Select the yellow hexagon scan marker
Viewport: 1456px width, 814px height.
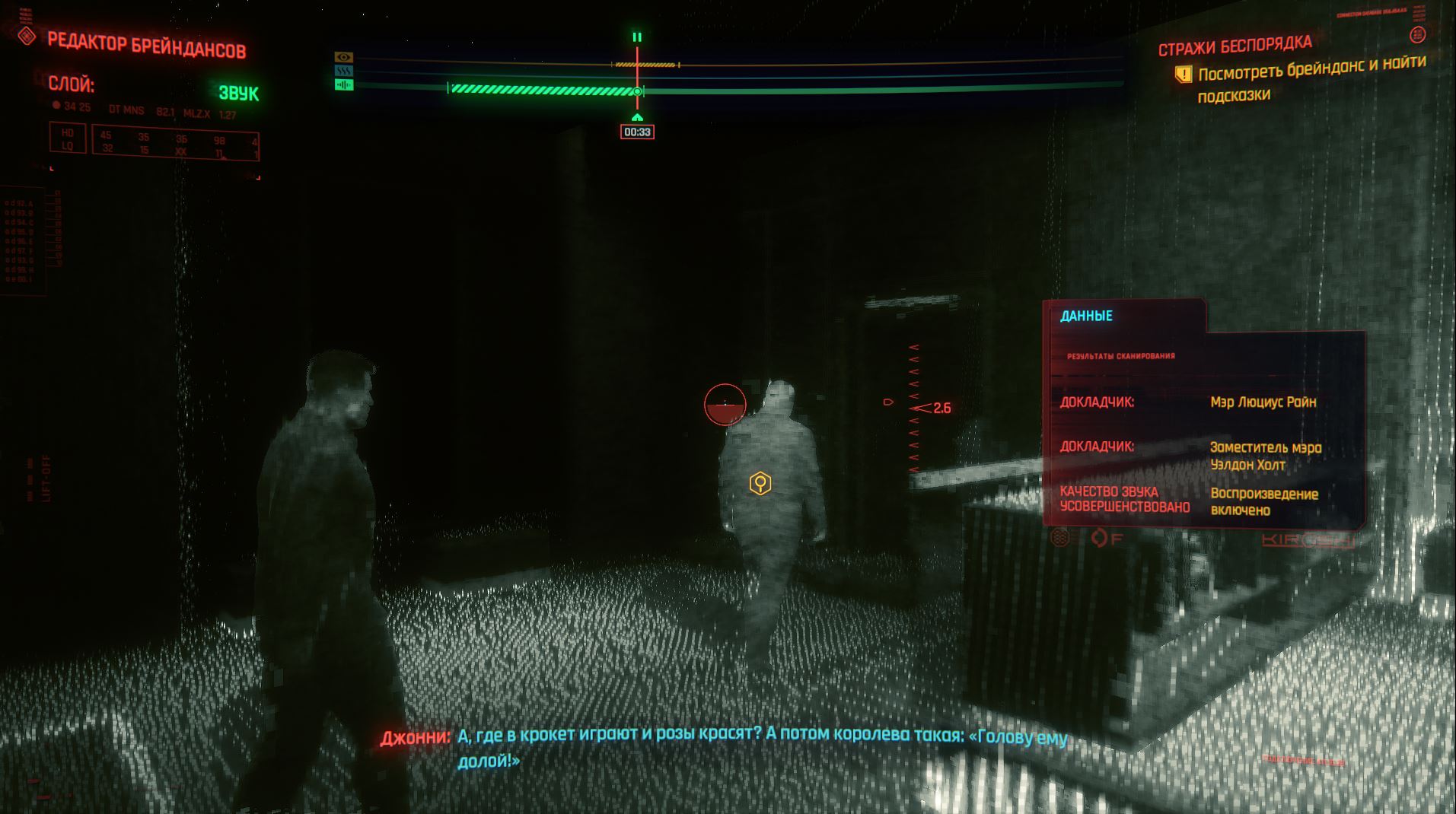(x=760, y=483)
